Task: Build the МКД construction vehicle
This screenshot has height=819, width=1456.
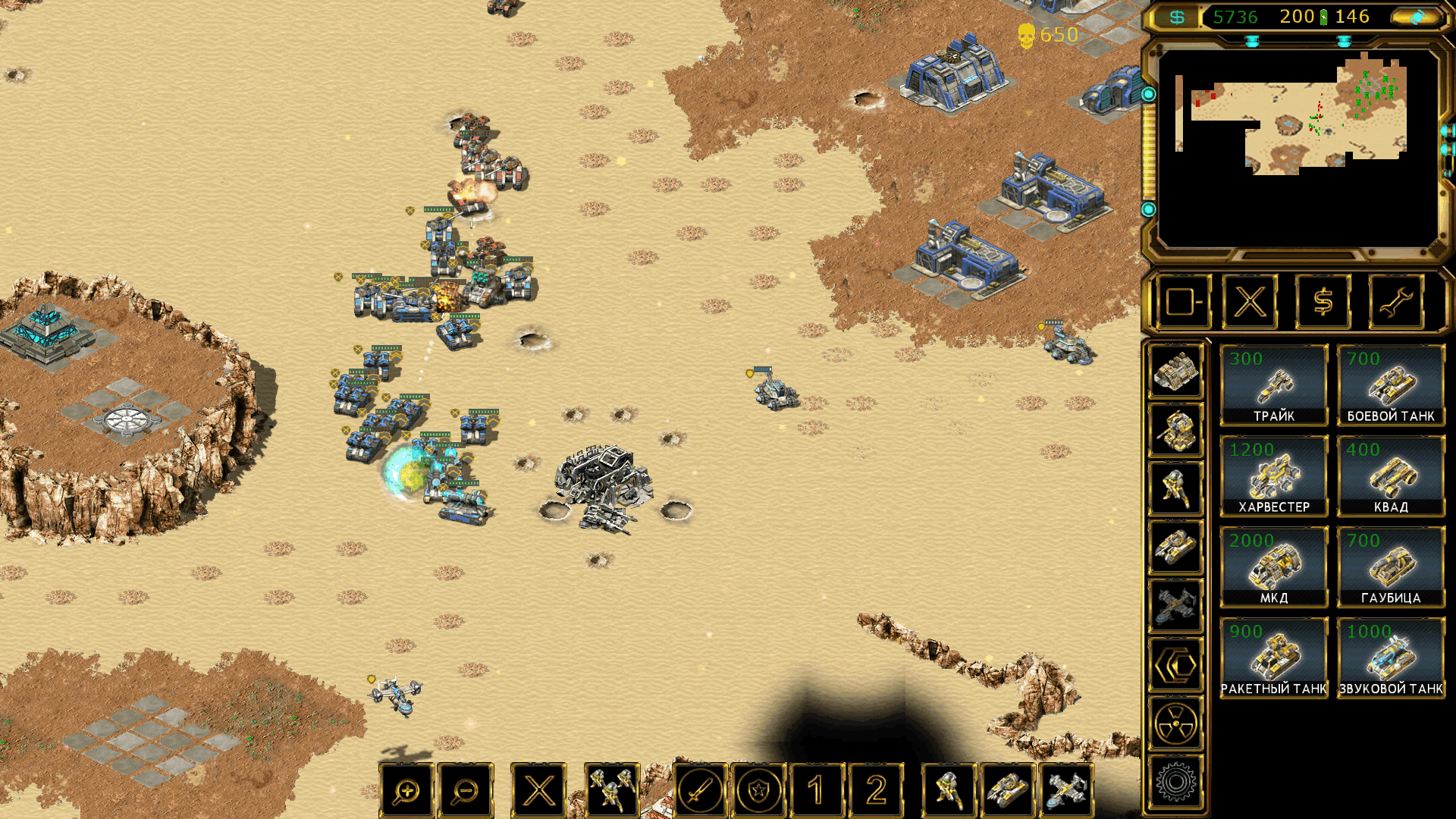Action: coord(1274,567)
